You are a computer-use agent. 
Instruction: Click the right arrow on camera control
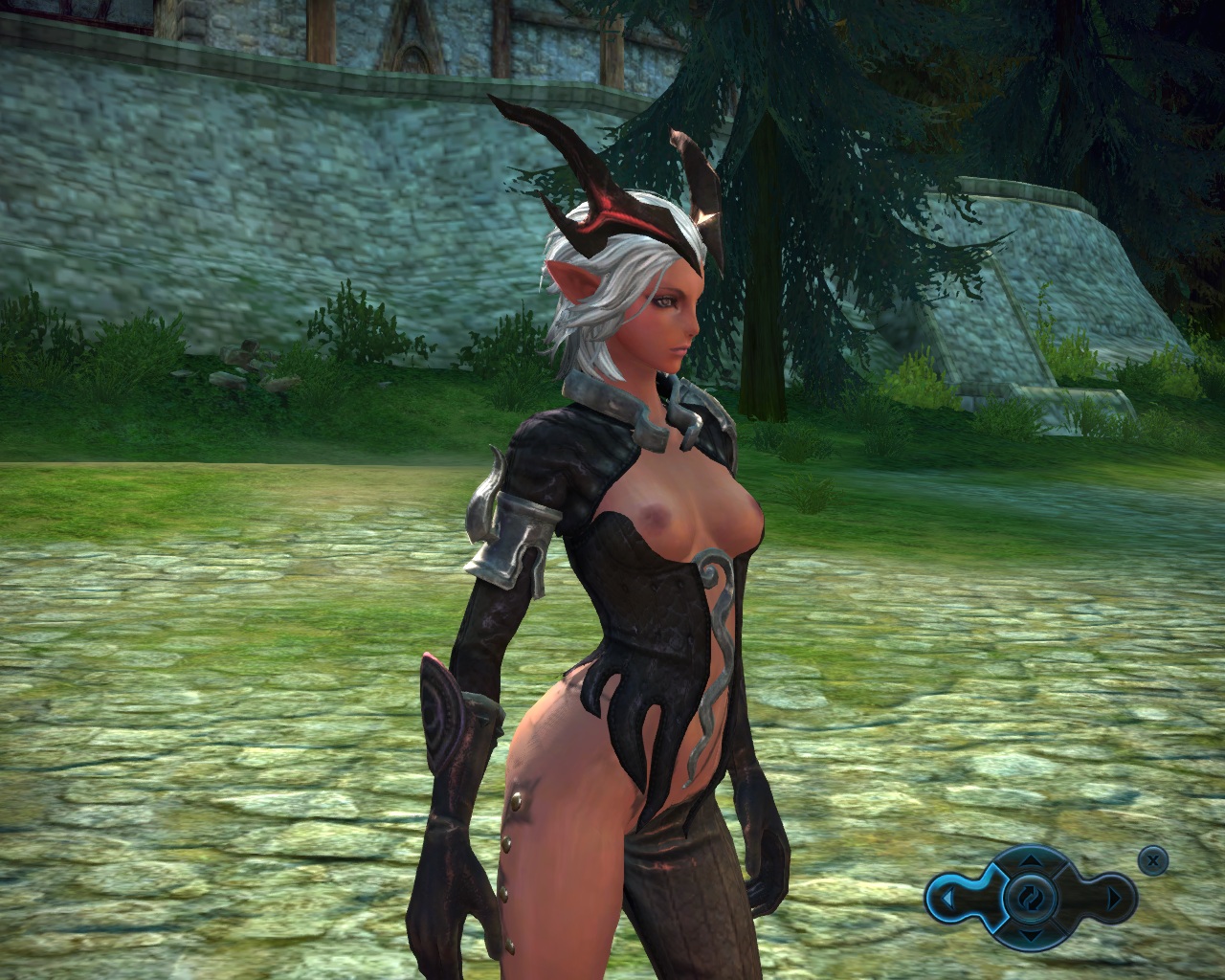pos(1113,900)
